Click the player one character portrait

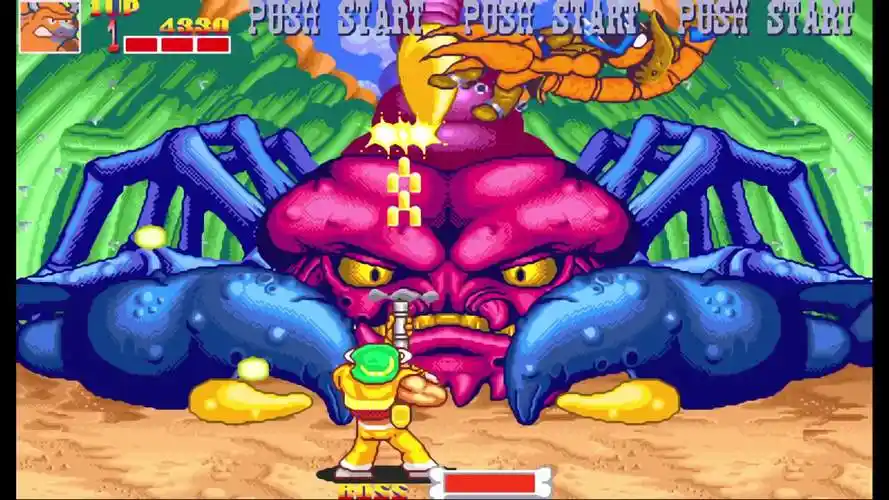click(x=49, y=26)
